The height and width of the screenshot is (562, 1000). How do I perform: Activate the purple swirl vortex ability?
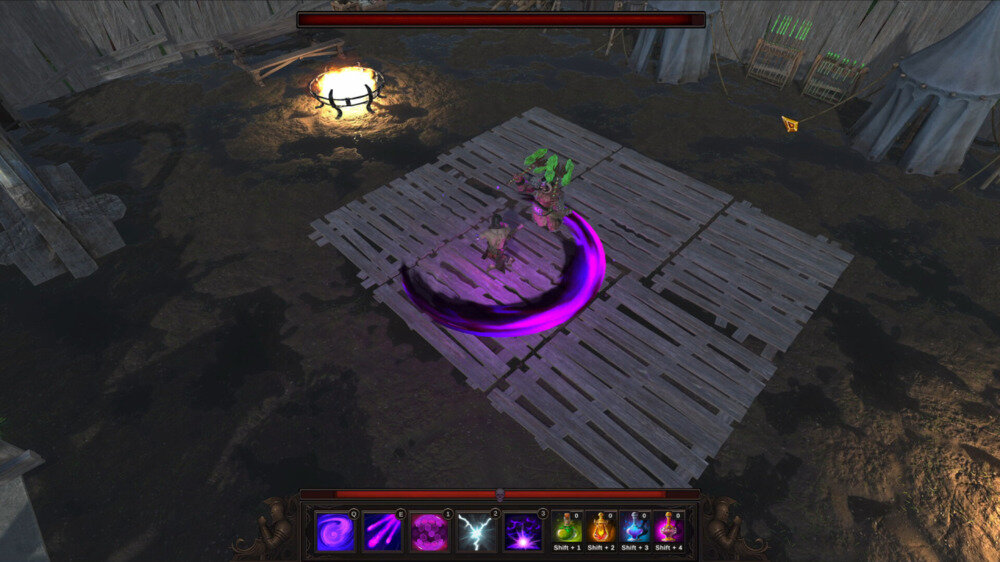(x=334, y=532)
